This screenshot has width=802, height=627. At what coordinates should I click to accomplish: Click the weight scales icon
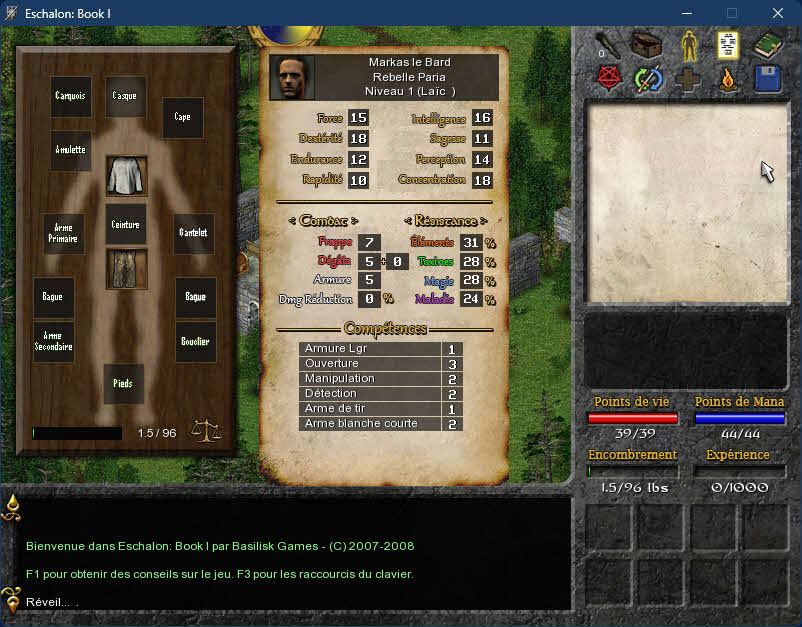(205, 431)
